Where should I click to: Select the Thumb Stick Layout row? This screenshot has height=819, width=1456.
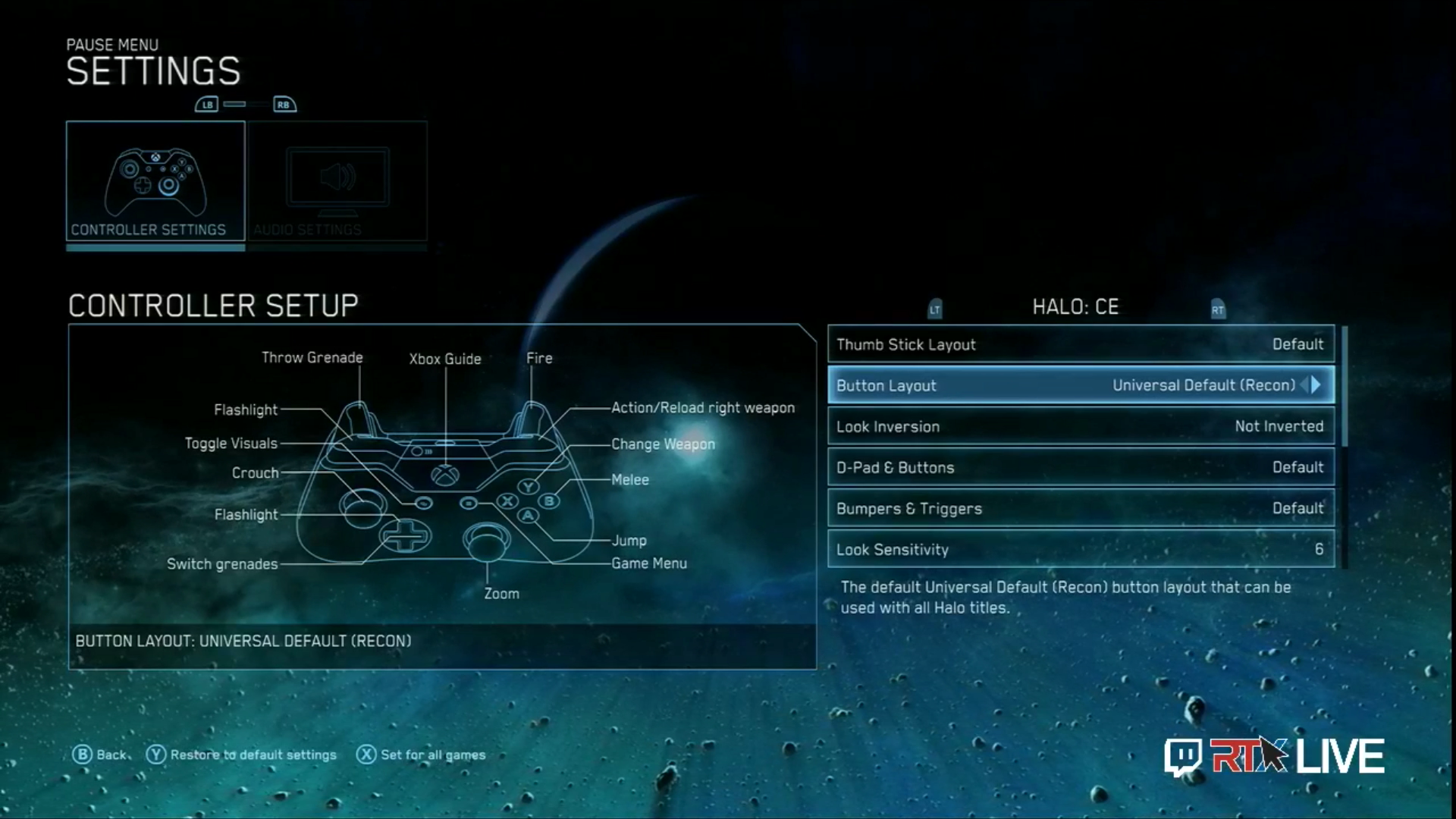click(1081, 344)
